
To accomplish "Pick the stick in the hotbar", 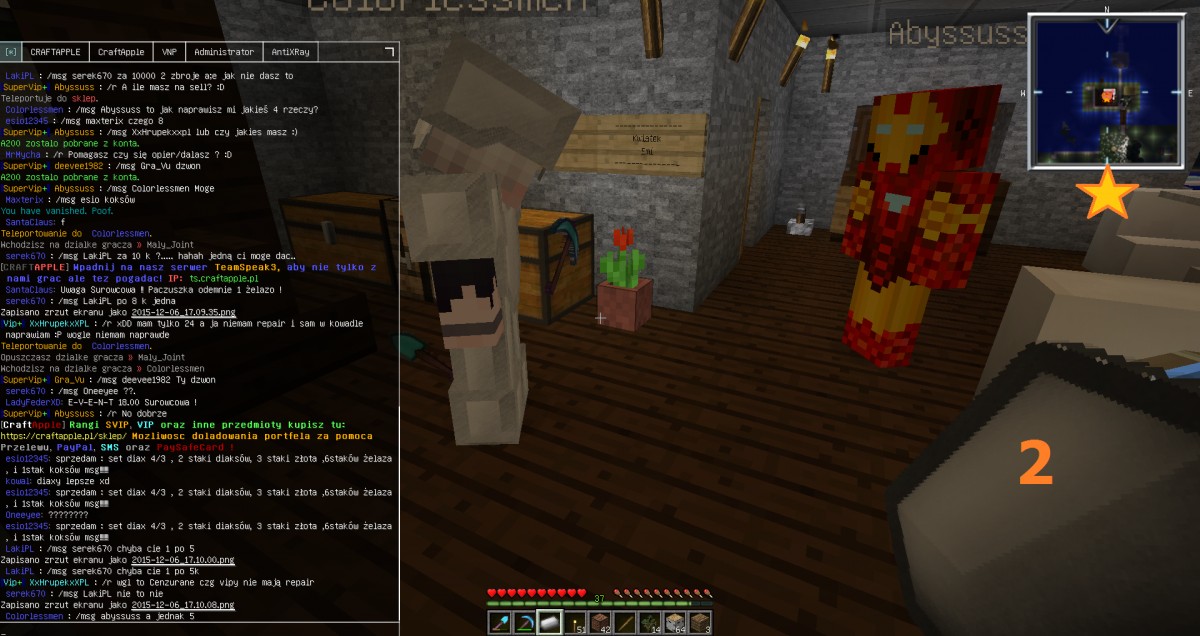I will (625, 622).
